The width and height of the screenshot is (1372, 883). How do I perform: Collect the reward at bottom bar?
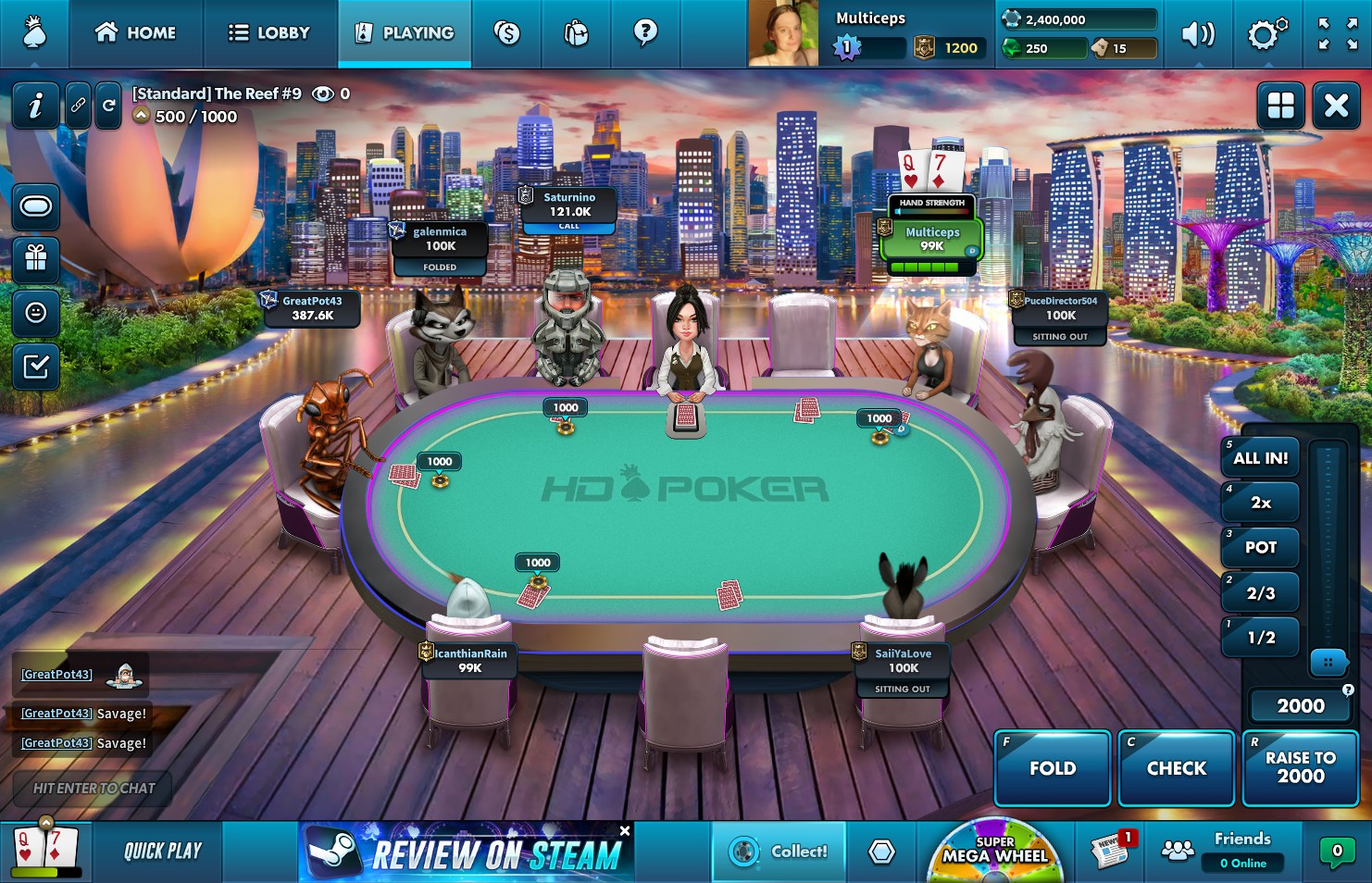pyautogui.click(x=779, y=852)
